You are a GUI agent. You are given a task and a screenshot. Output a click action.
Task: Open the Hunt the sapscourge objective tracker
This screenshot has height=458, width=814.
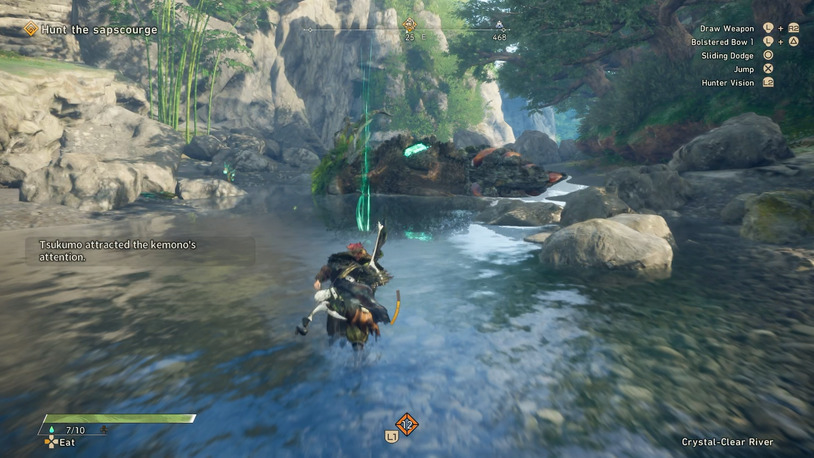pyautogui.click(x=98, y=30)
